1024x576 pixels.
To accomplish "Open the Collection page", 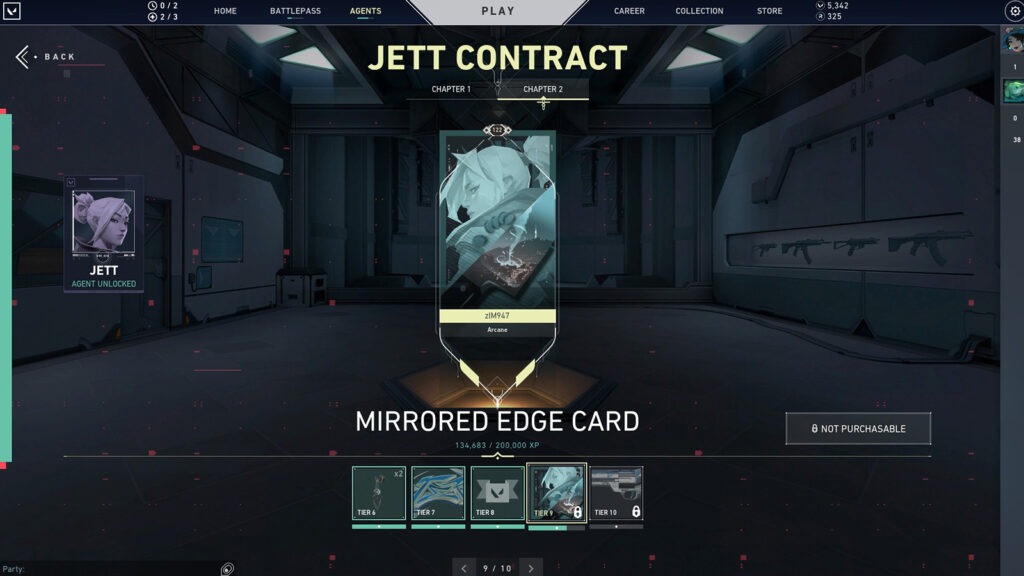I will click(x=699, y=11).
